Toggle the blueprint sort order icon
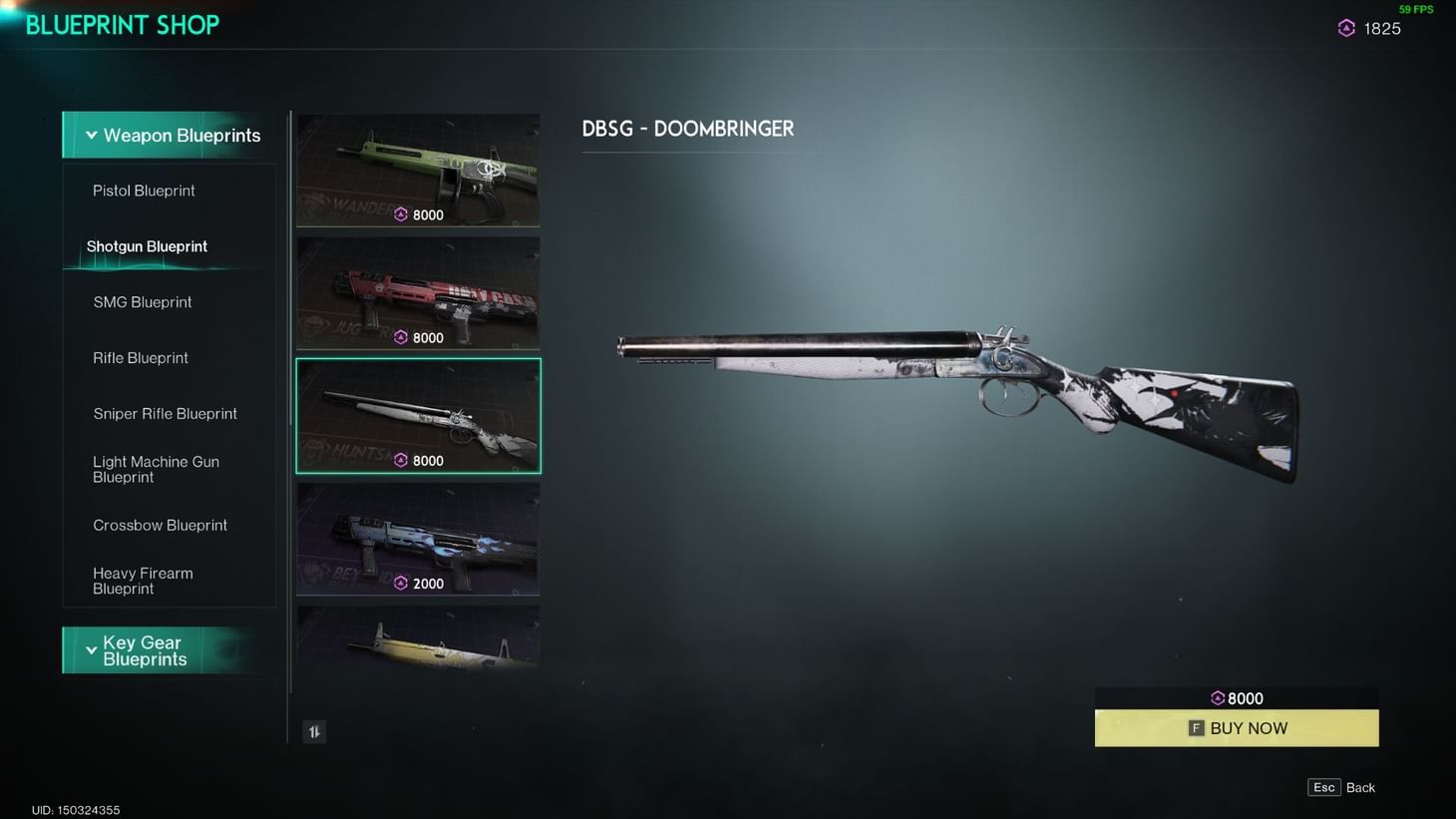The image size is (1456, 819). 314,731
